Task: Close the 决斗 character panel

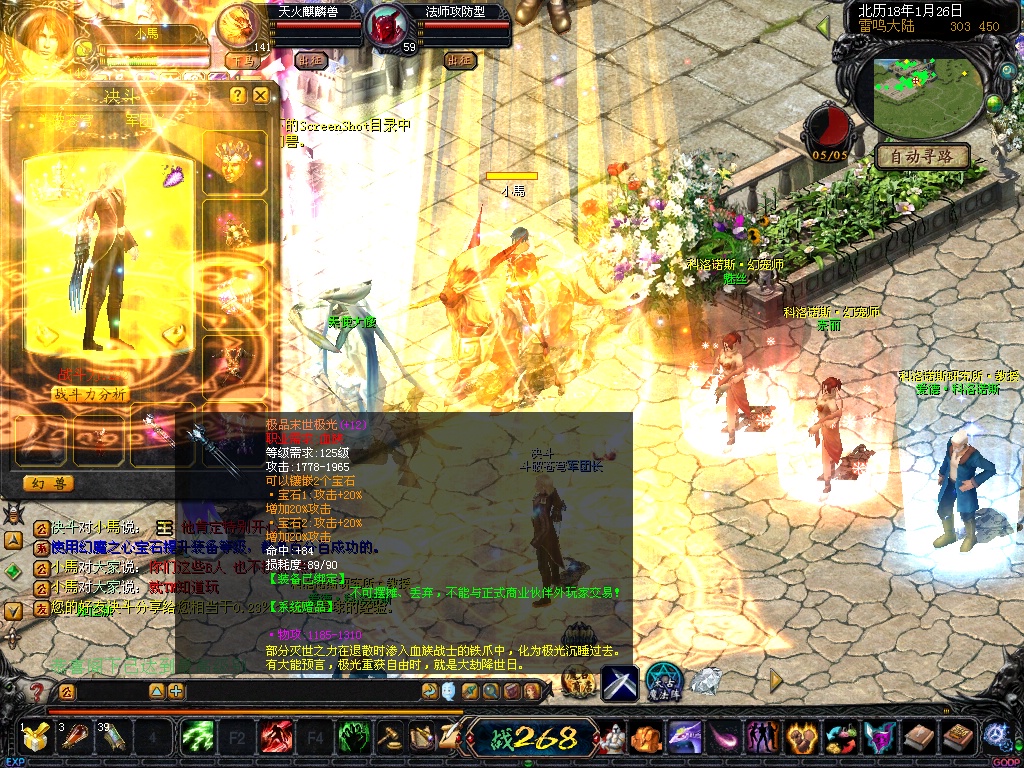Action: coord(261,95)
